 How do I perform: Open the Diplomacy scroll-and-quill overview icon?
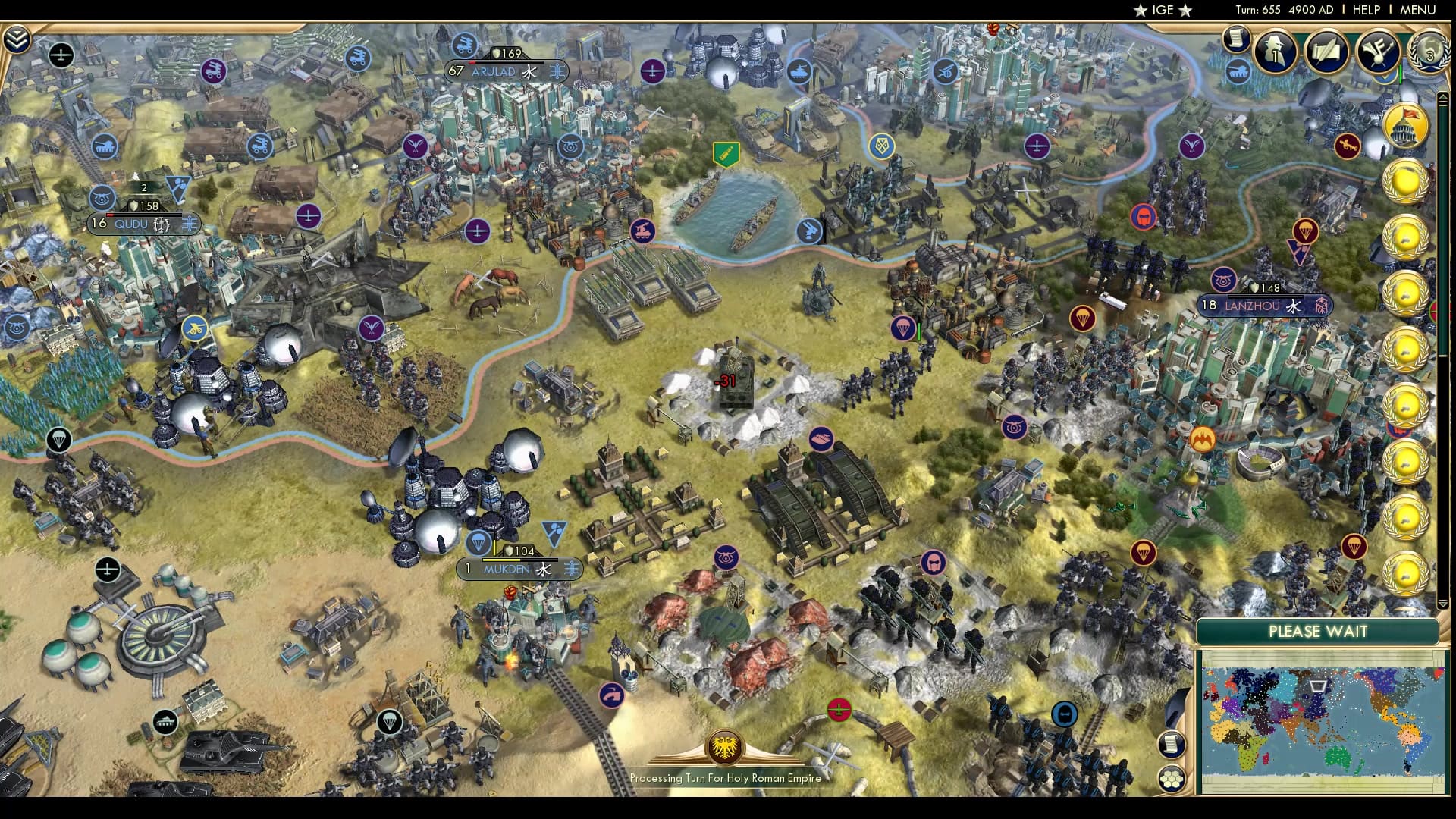(x=1327, y=52)
